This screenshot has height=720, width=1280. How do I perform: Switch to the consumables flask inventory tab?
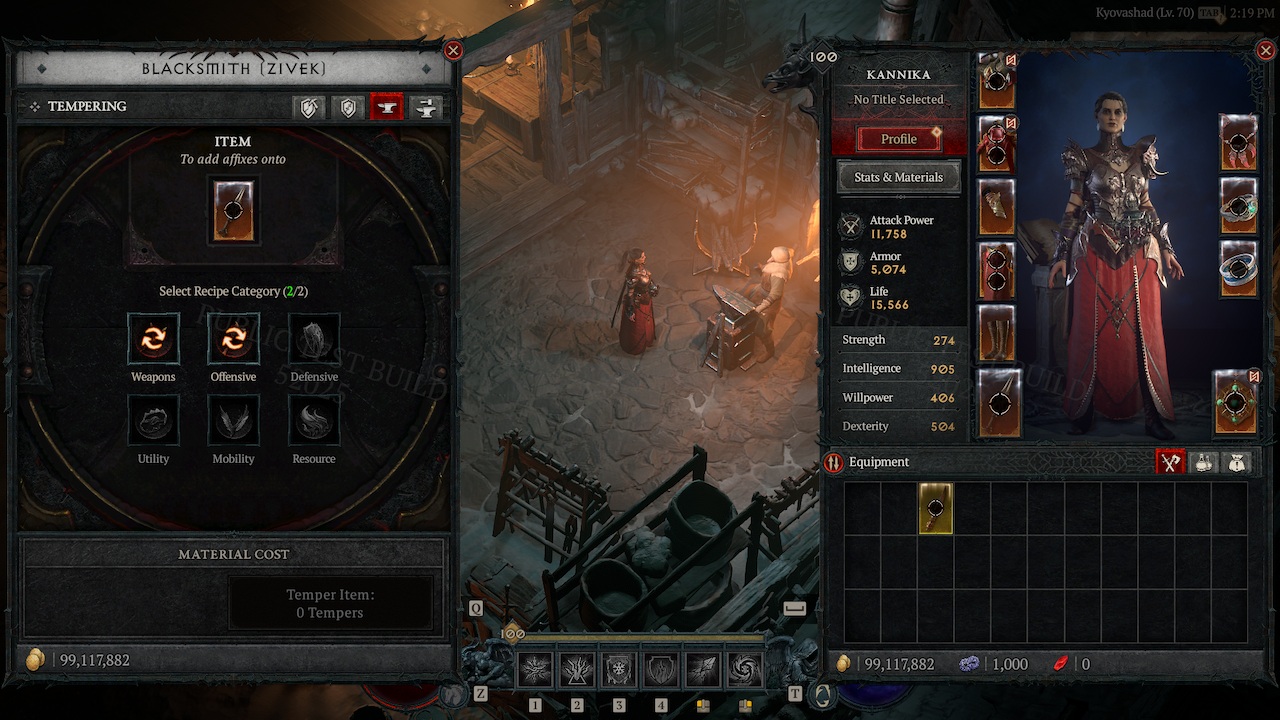click(x=1204, y=462)
